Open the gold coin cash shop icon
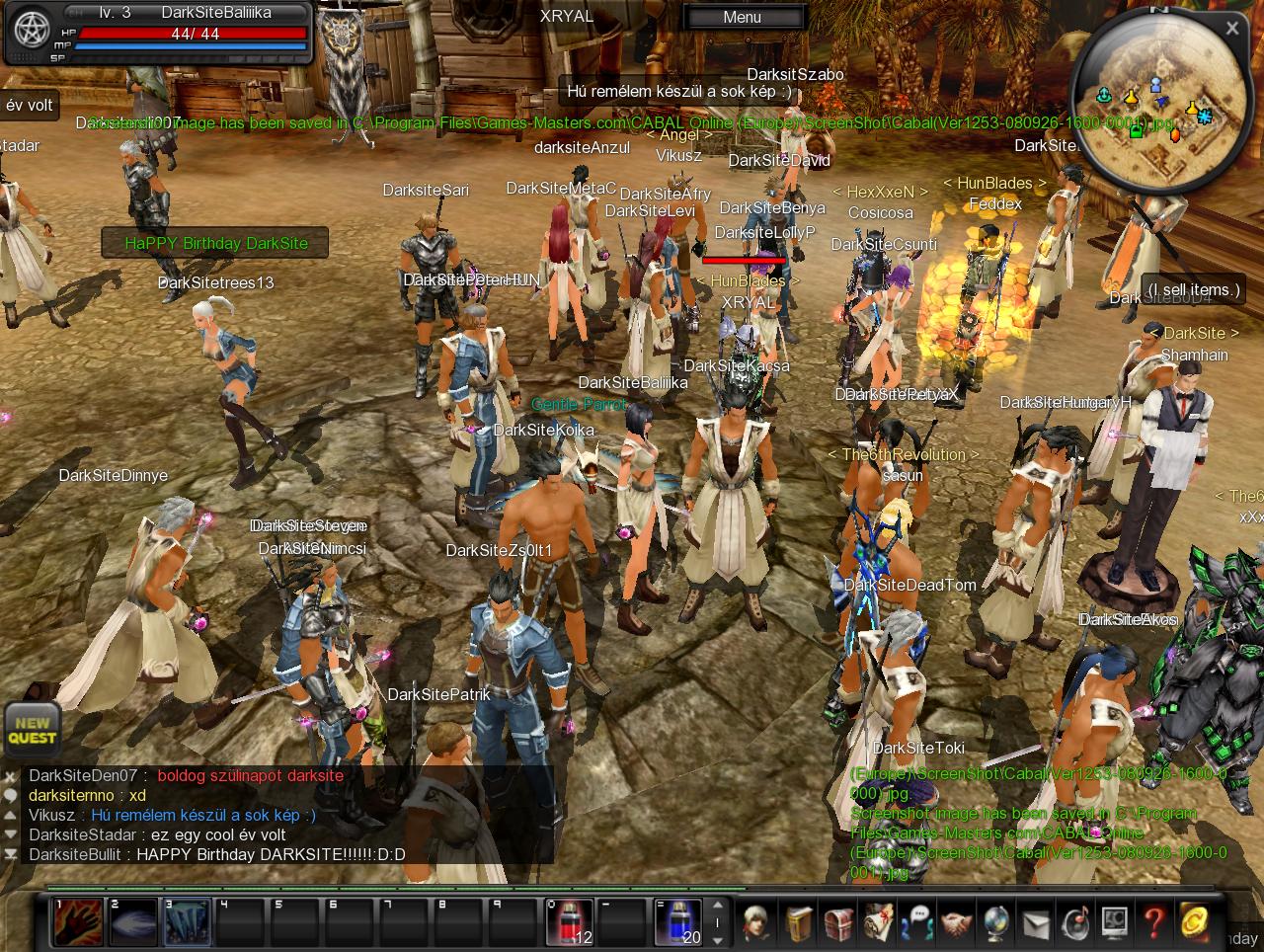This screenshot has height=952, width=1264. tap(1194, 921)
